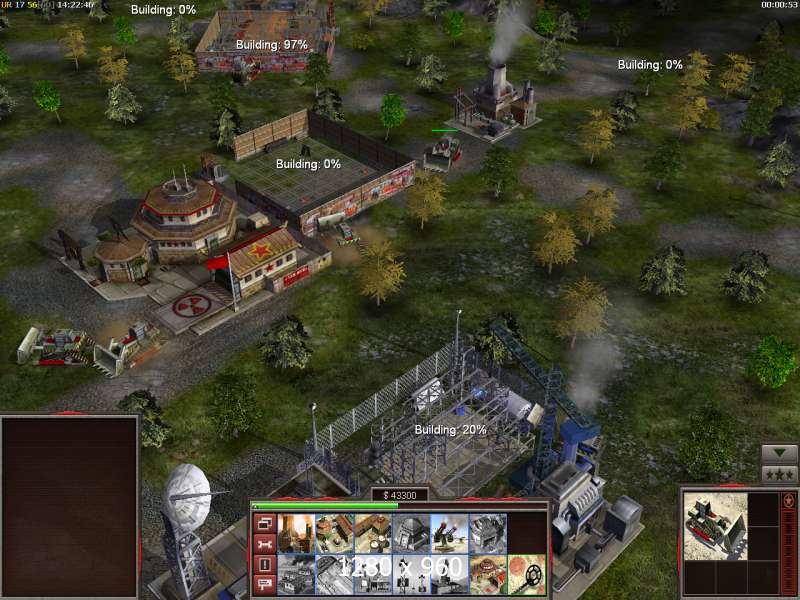The height and width of the screenshot is (600, 800).
Task: Build the Nuclear Reactor with cooling towers
Action: click(x=296, y=533)
